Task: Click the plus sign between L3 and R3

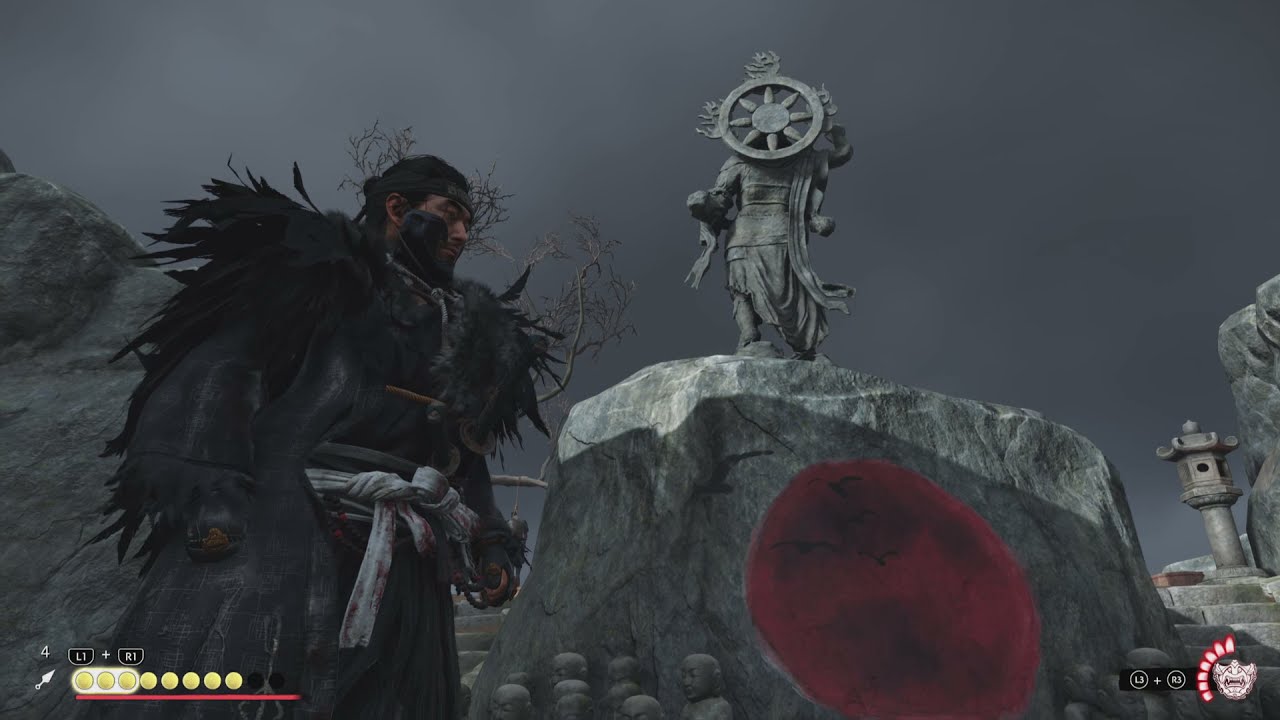Action: 1158,680
